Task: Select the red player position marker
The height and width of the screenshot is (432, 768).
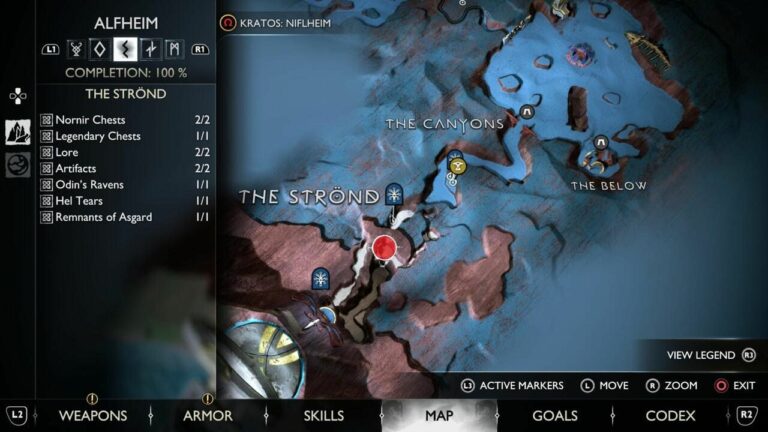Action: pos(385,247)
